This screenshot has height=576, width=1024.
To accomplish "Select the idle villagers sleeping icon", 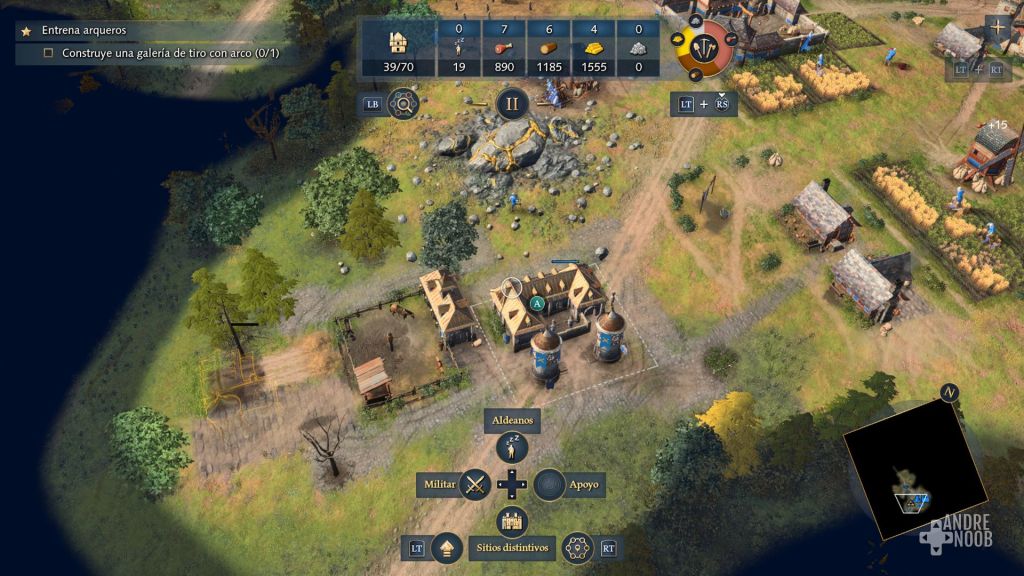I will click(459, 45).
